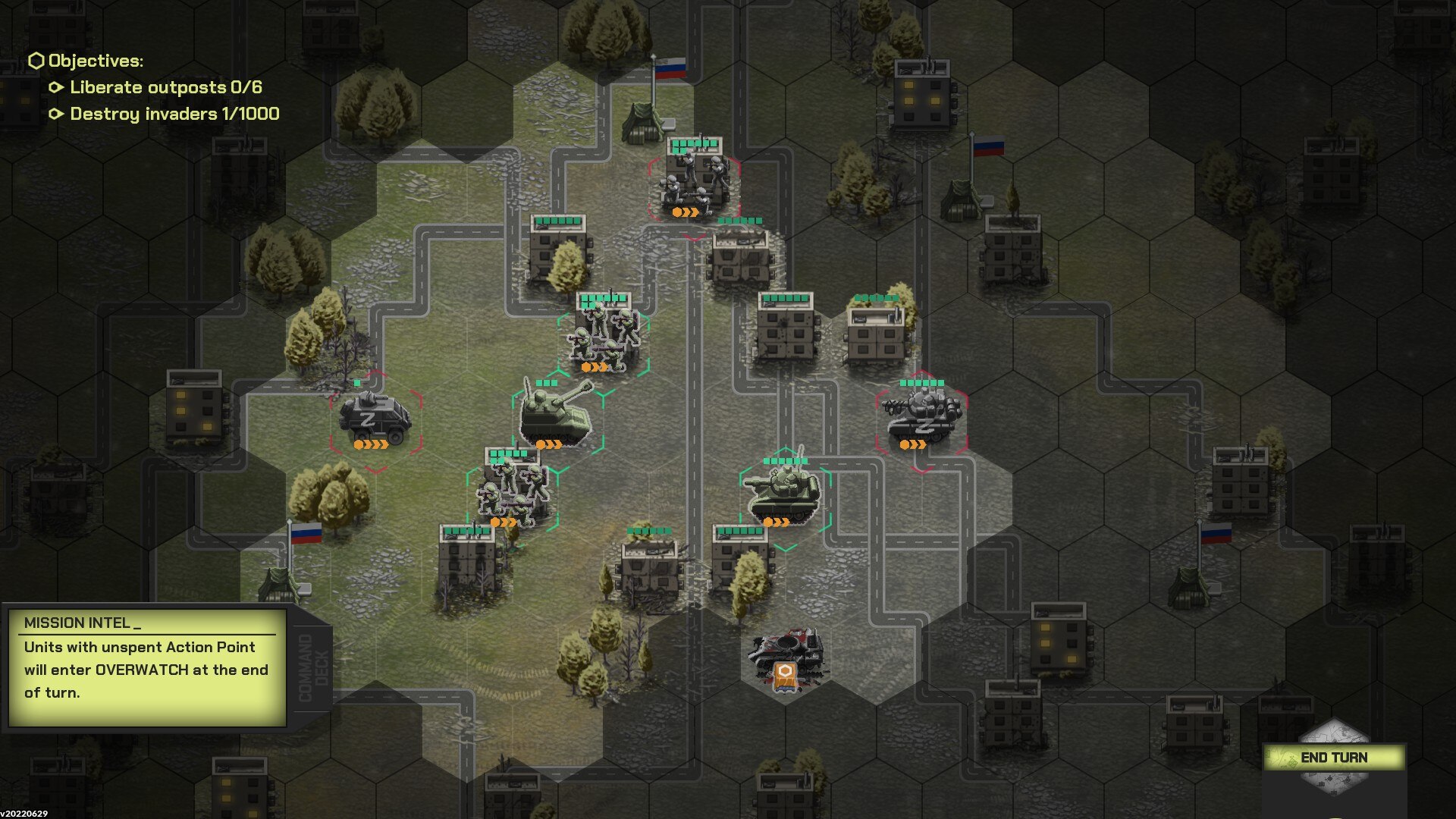Select the friendly green tank unit
Viewport: 1456px width, 819px height.
pos(784,493)
